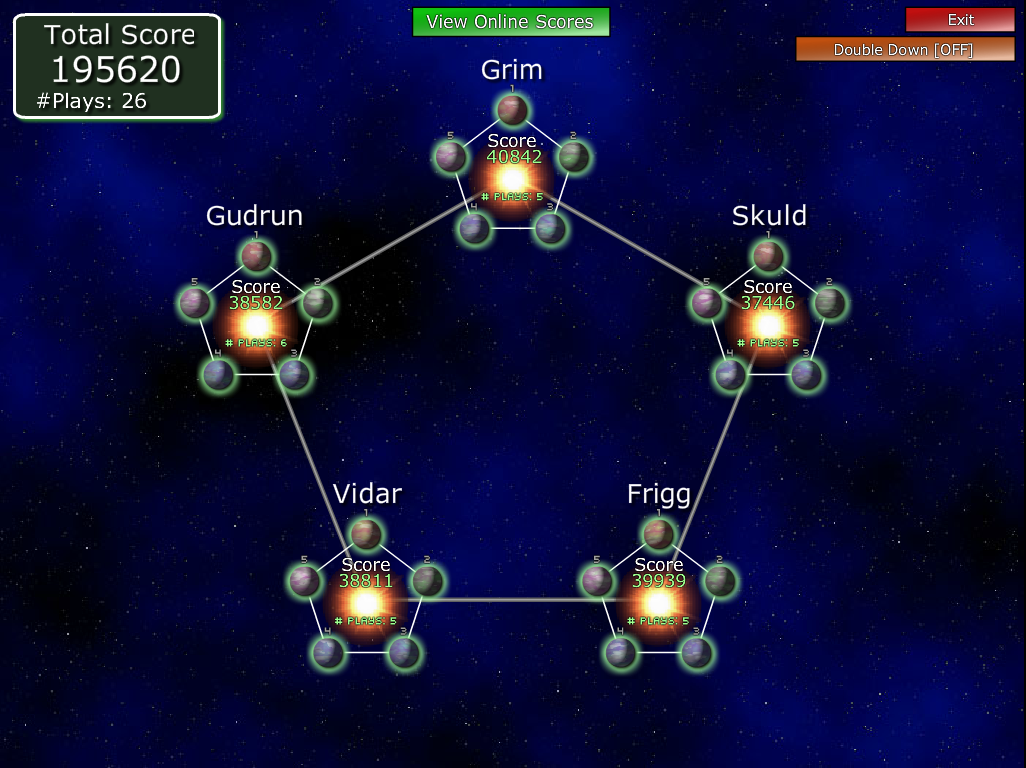The height and width of the screenshot is (768, 1026).
Task: Select planet 1 of the Frigg system
Action: [658, 534]
